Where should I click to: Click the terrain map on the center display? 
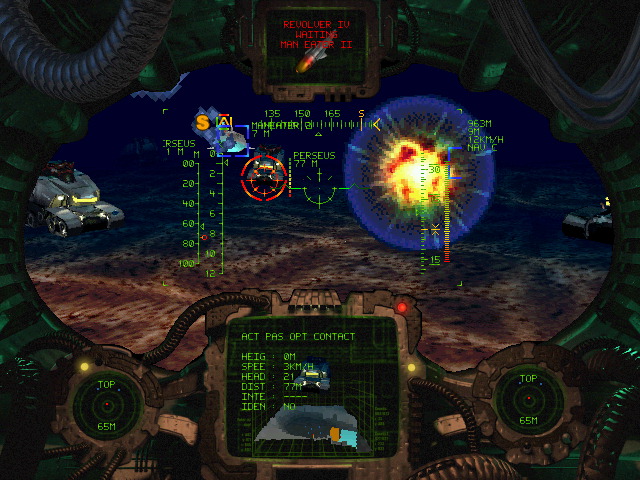coord(312,421)
